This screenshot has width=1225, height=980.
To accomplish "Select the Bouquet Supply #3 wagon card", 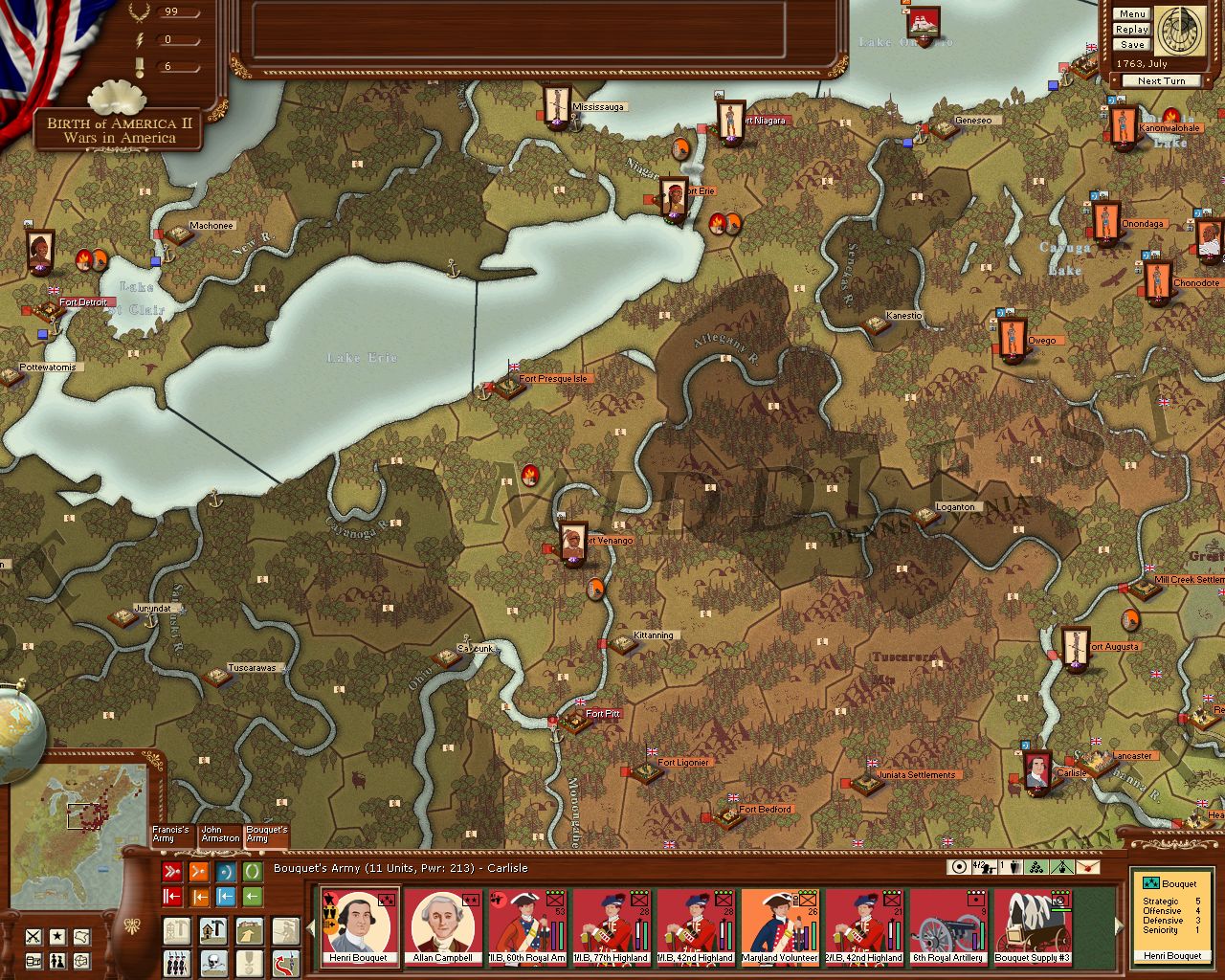I will [x=1033, y=926].
